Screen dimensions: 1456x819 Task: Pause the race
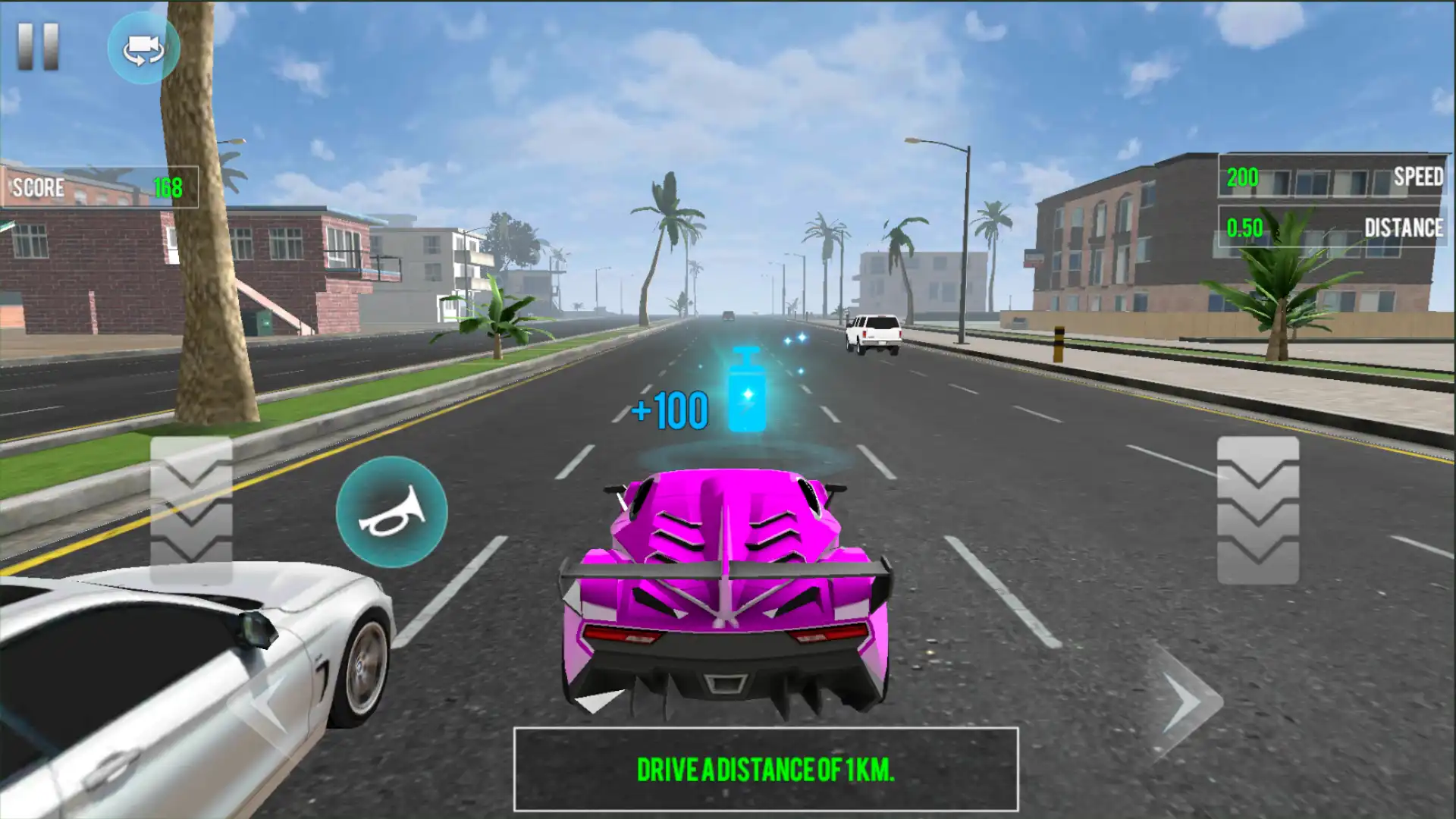[x=38, y=47]
